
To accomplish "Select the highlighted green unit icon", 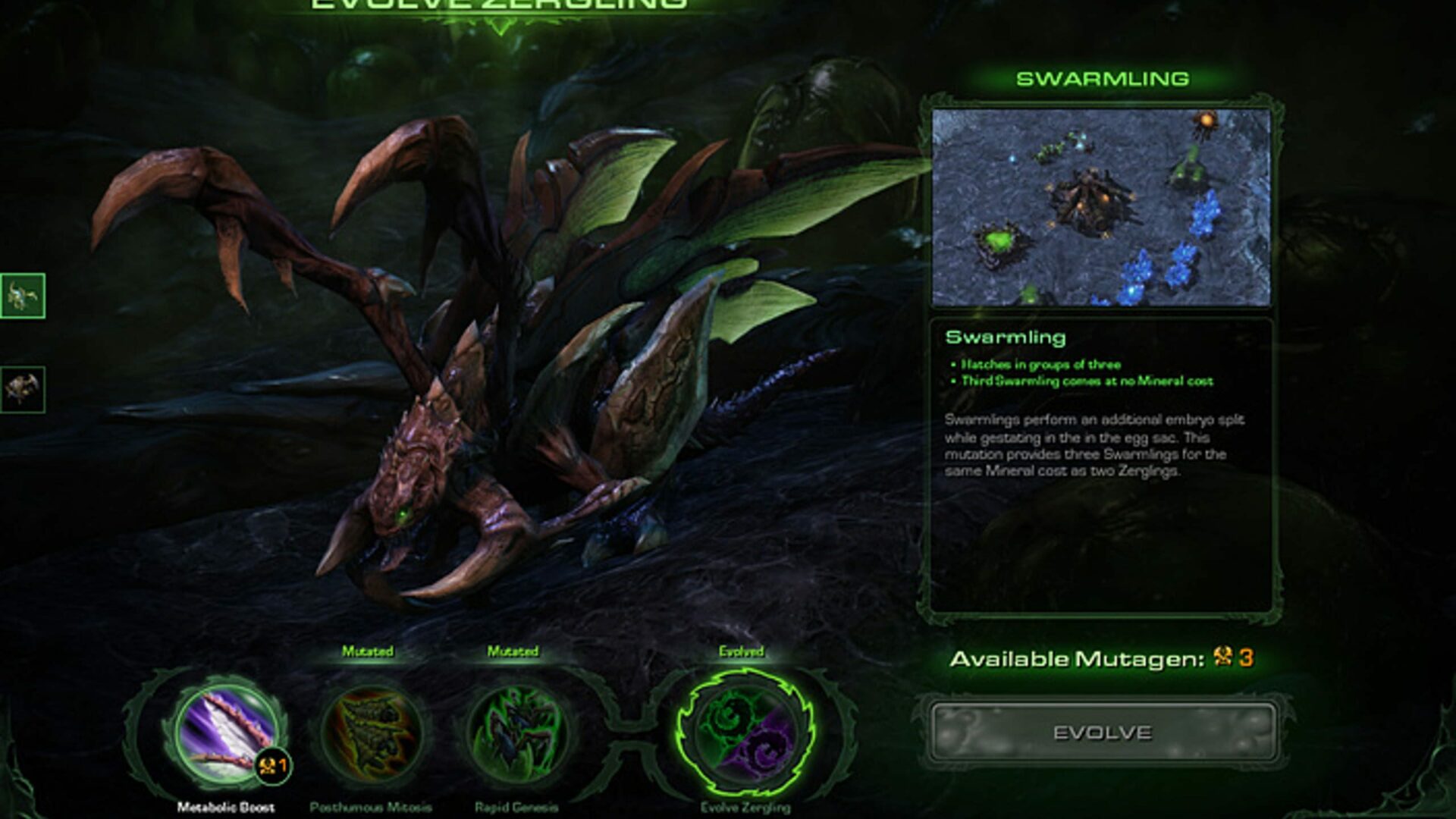I will [x=23, y=296].
